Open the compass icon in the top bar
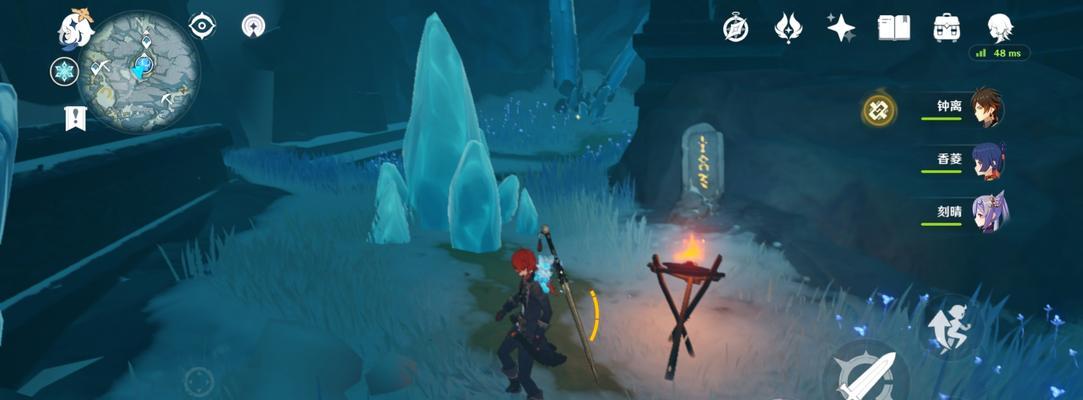Image resolution: width=1083 pixels, height=400 pixels. point(737,29)
